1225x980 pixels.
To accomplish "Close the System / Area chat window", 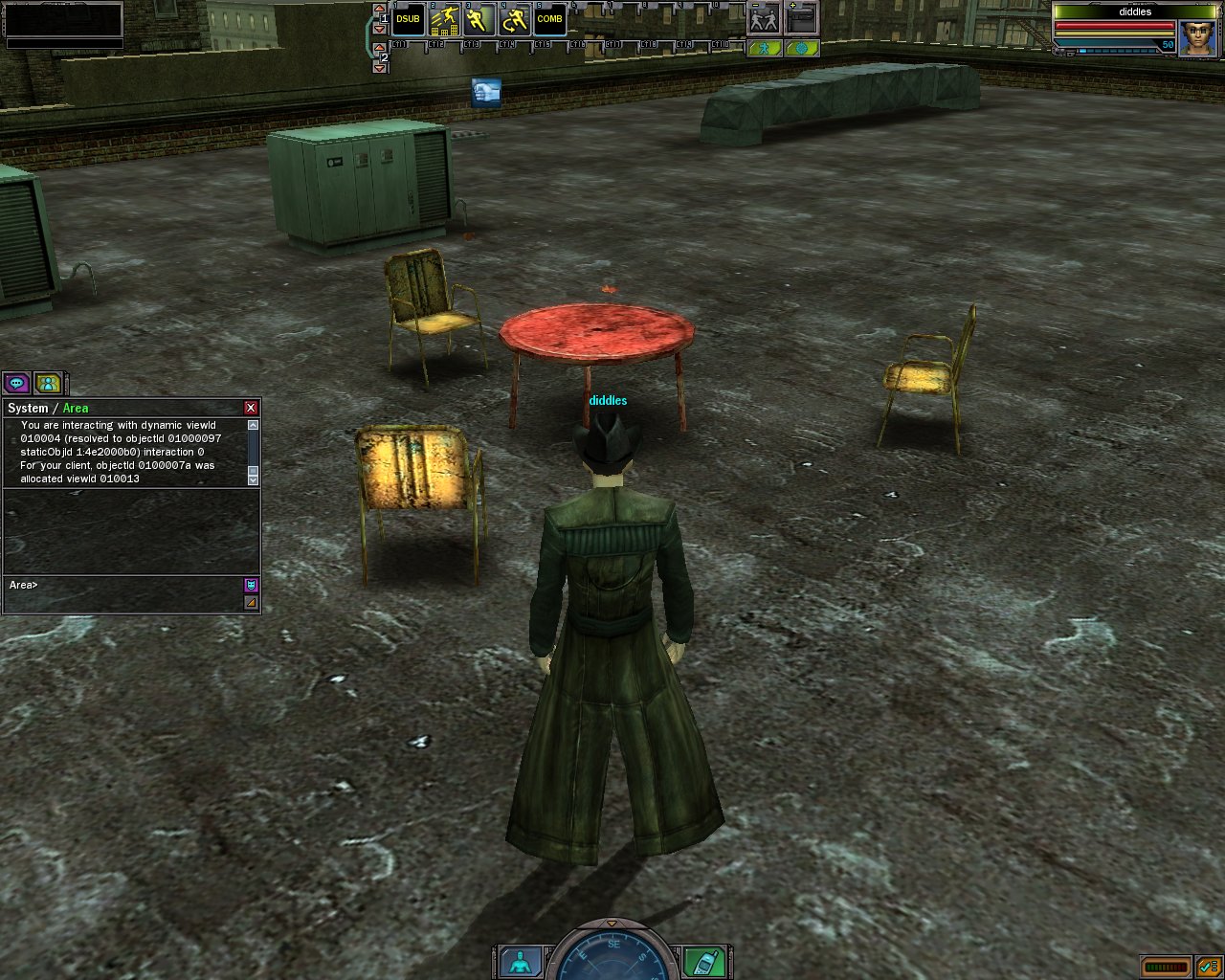I will pyautogui.click(x=251, y=408).
